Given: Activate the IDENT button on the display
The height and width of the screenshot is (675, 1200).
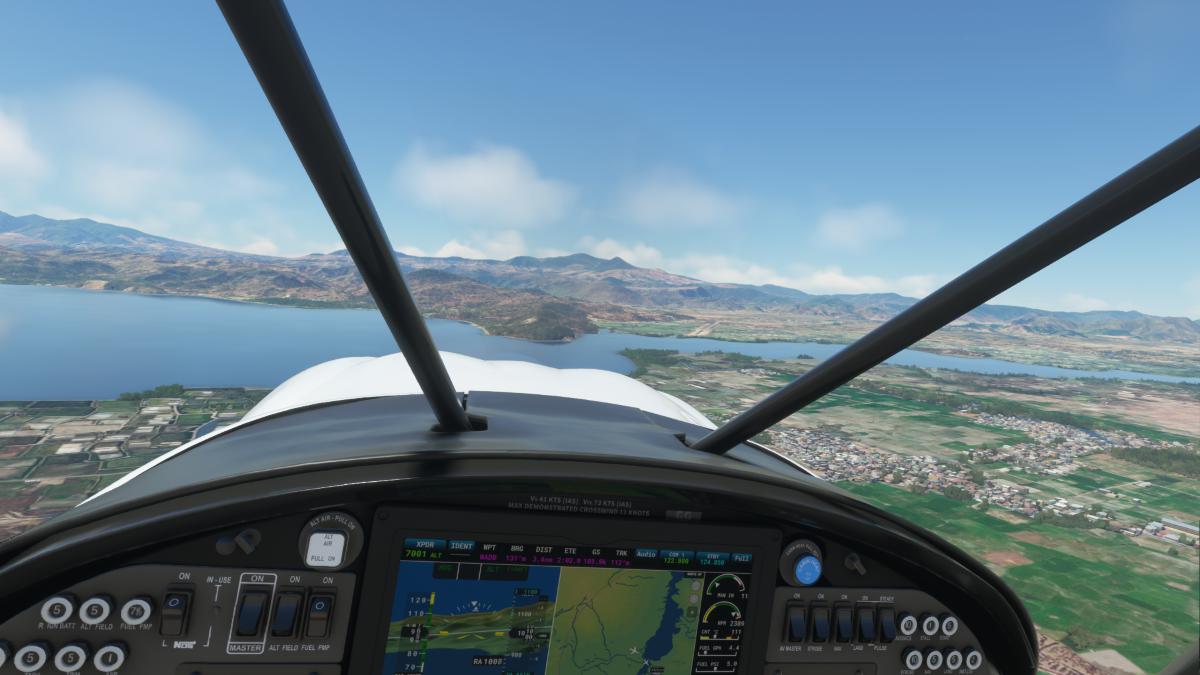Looking at the screenshot, I should [462, 546].
